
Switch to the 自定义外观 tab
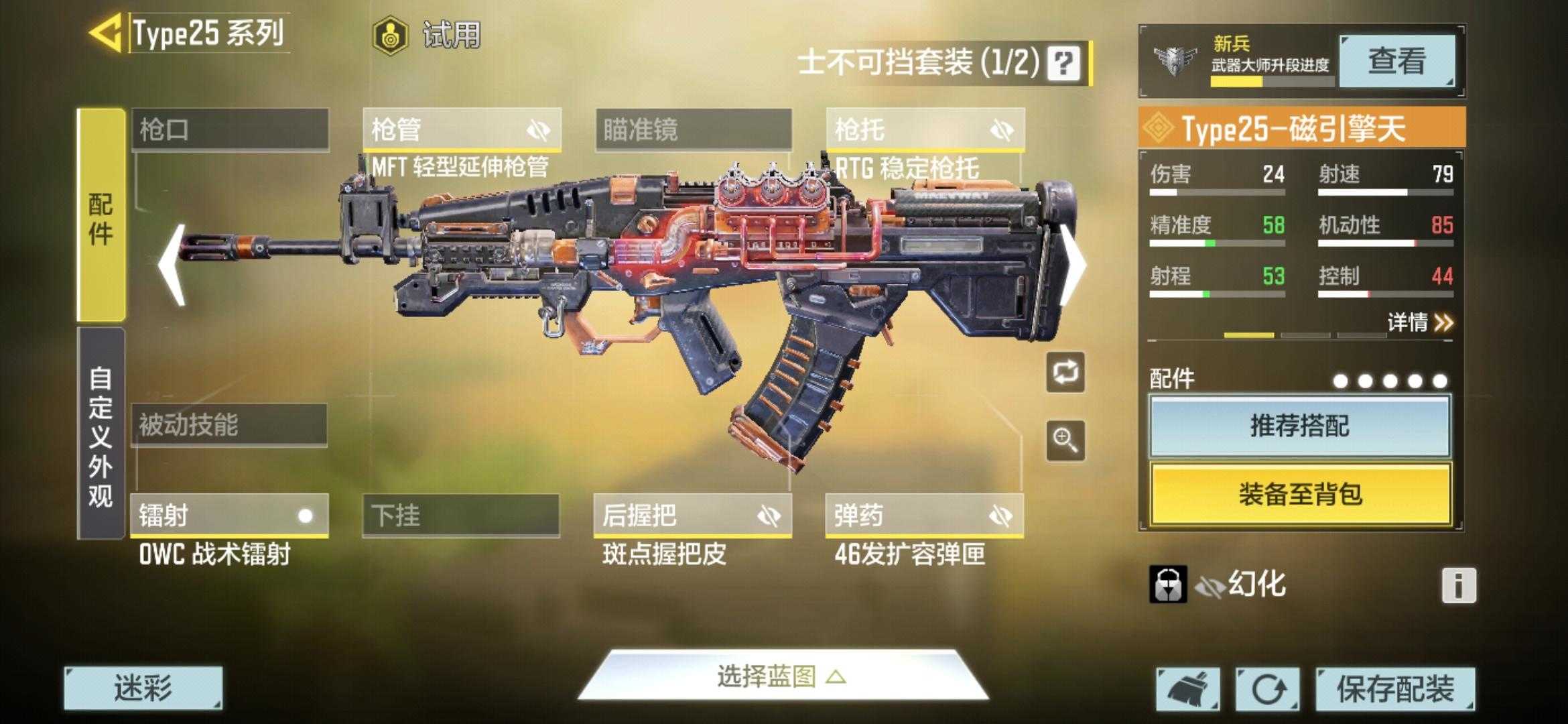[101, 434]
